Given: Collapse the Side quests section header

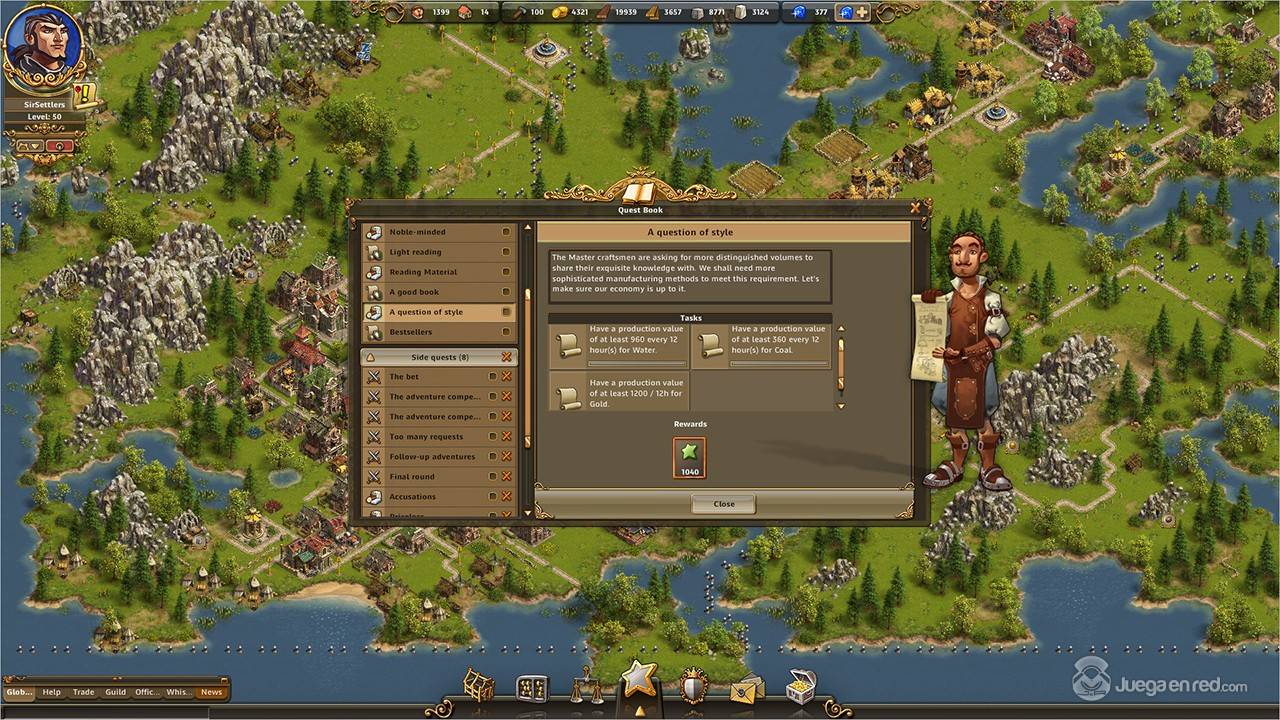Looking at the screenshot, I should tap(371, 357).
